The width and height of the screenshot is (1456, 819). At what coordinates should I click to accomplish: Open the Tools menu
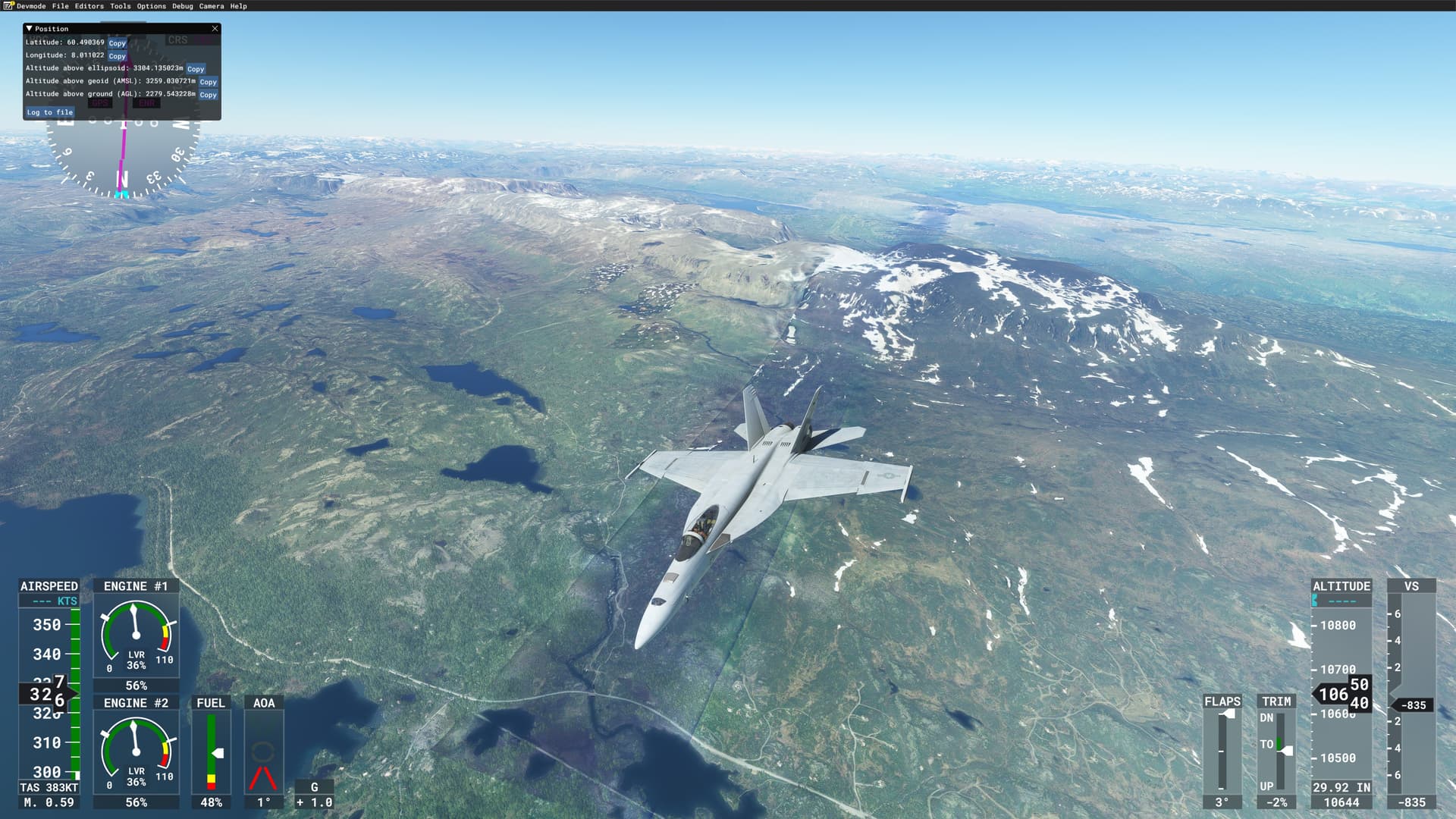(120, 6)
